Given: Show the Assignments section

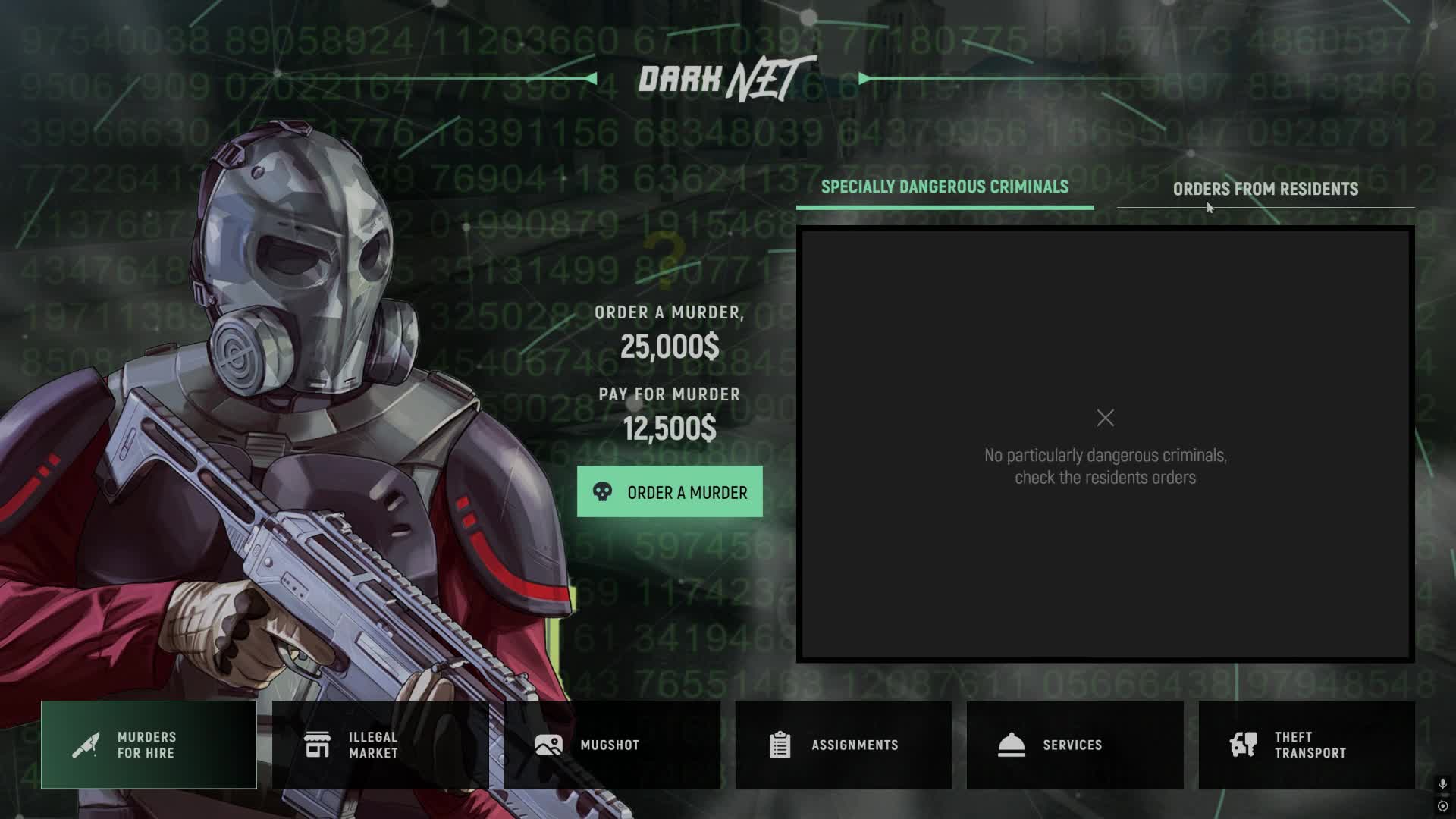Looking at the screenshot, I should [843, 745].
